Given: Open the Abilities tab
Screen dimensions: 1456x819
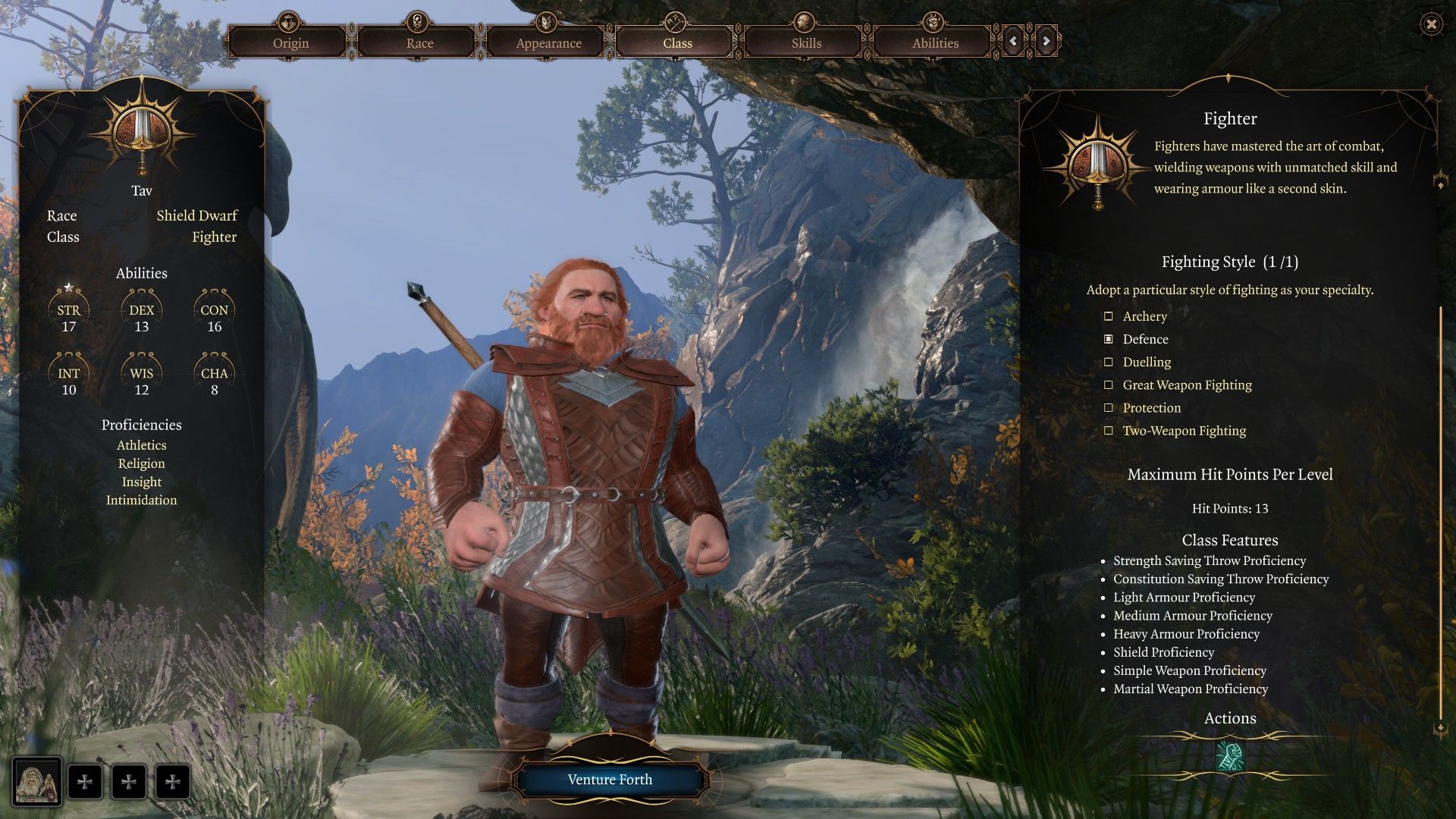Looking at the screenshot, I should [x=935, y=42].
